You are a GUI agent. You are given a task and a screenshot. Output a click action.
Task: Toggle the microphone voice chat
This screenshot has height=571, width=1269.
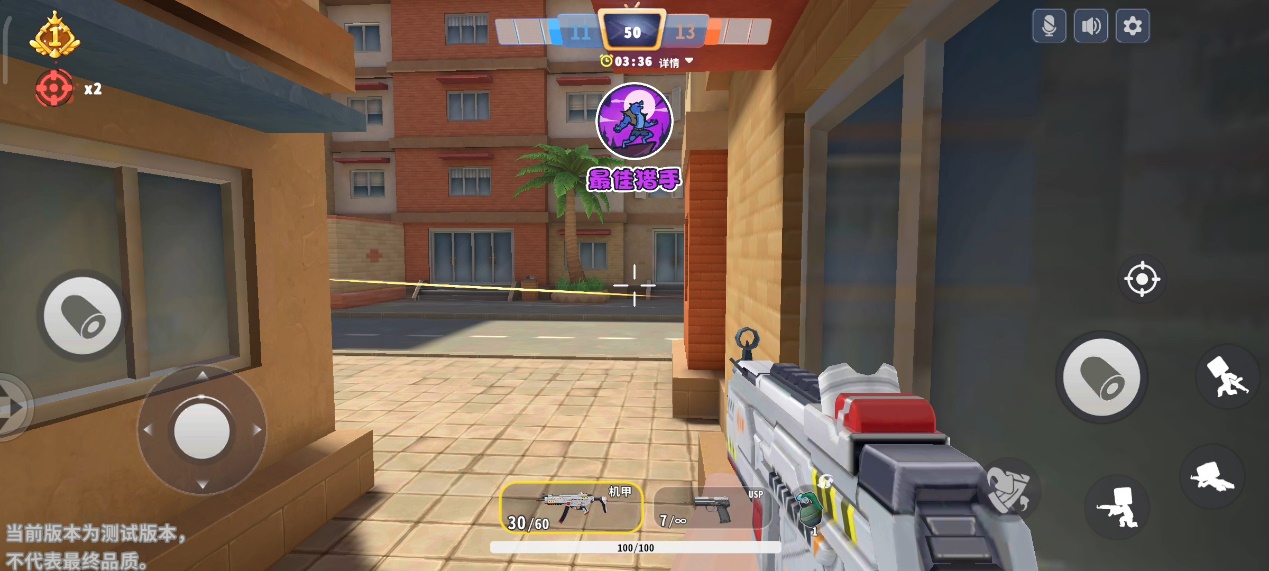pos(1049,26)
